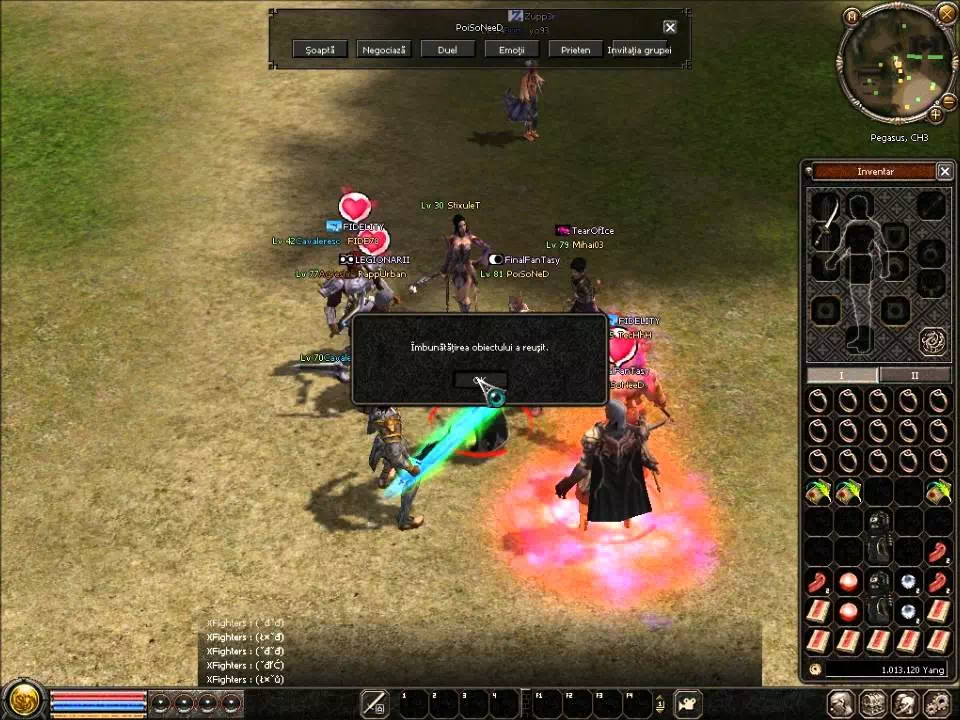Whisper to the player using Șoaptă

click(320, 49)
